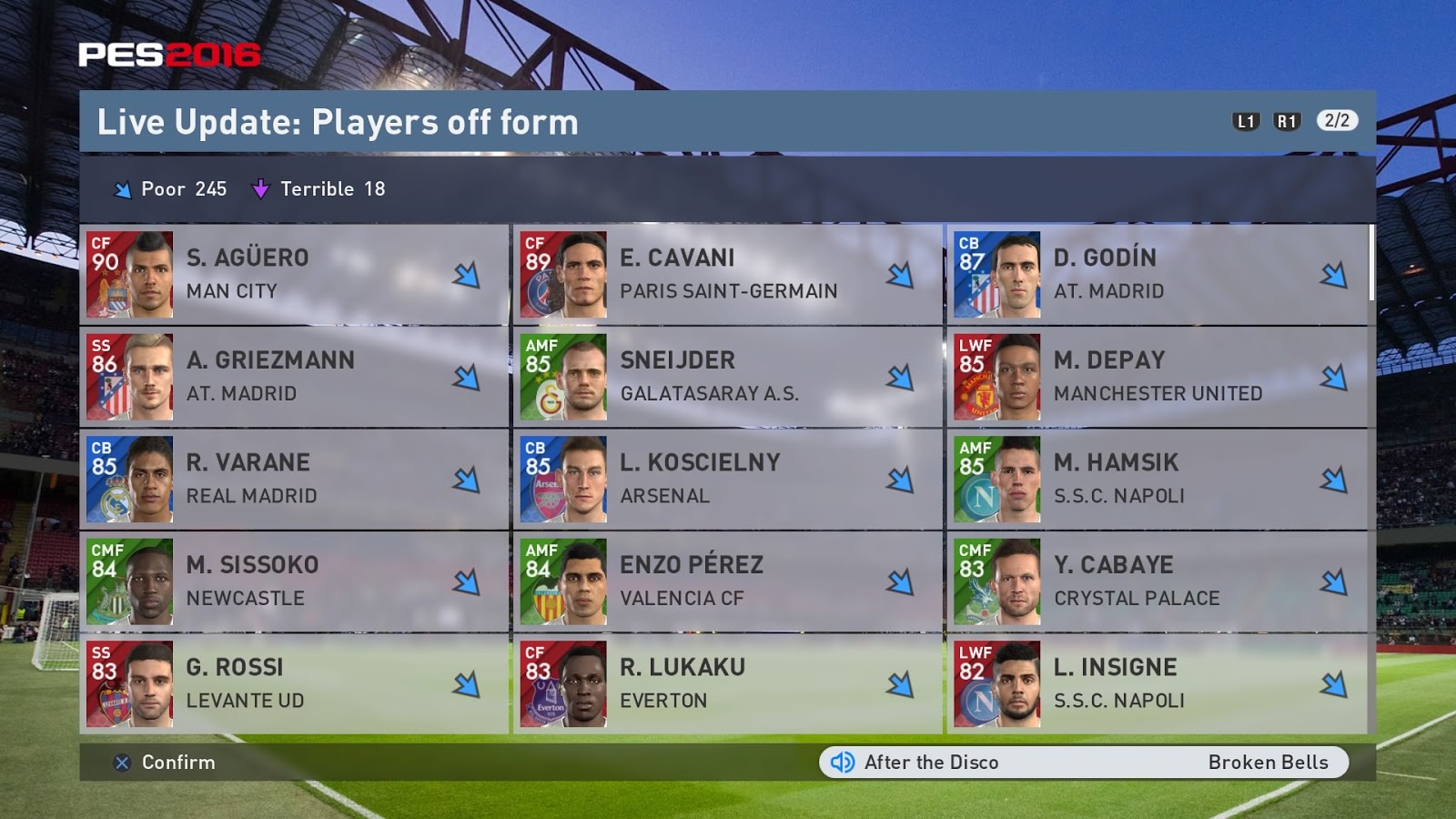
Task: Choose R. Lukaku of Everton
Action: coord(727,683)
